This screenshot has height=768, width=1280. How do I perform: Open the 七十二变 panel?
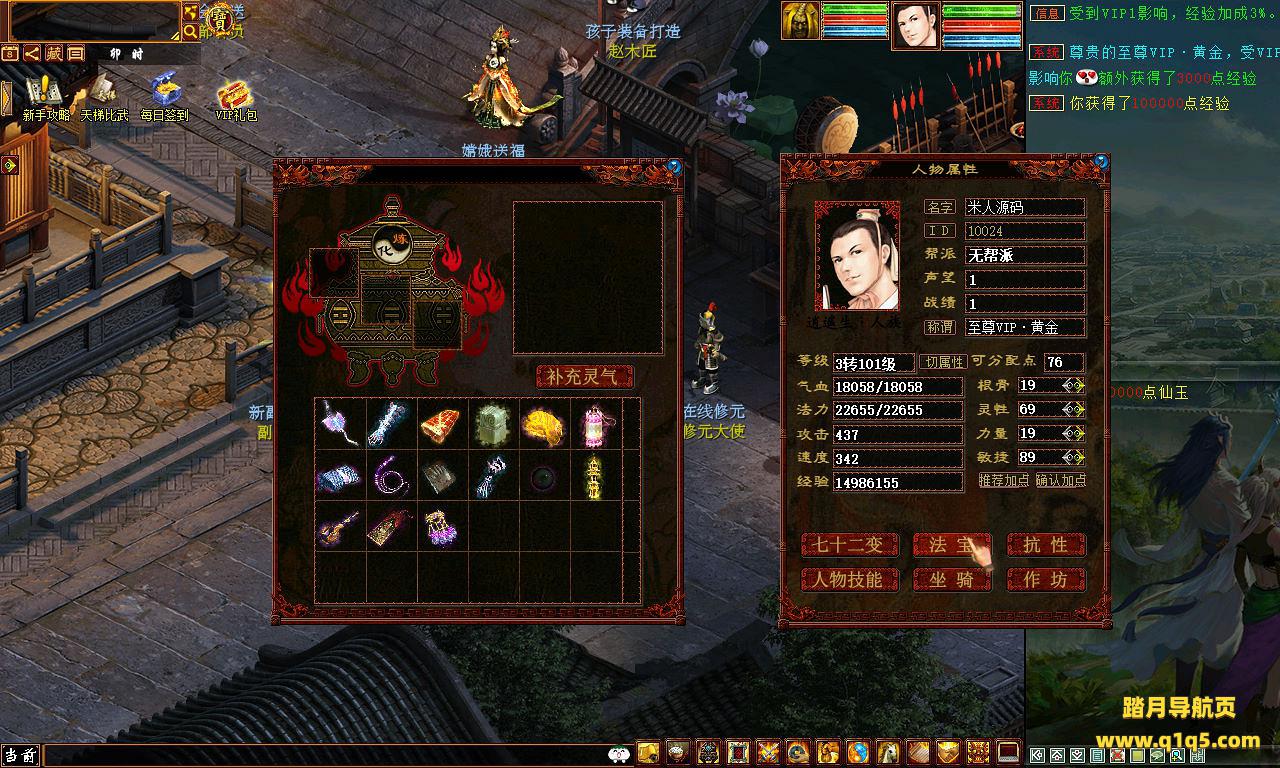(x=846, y=545)
